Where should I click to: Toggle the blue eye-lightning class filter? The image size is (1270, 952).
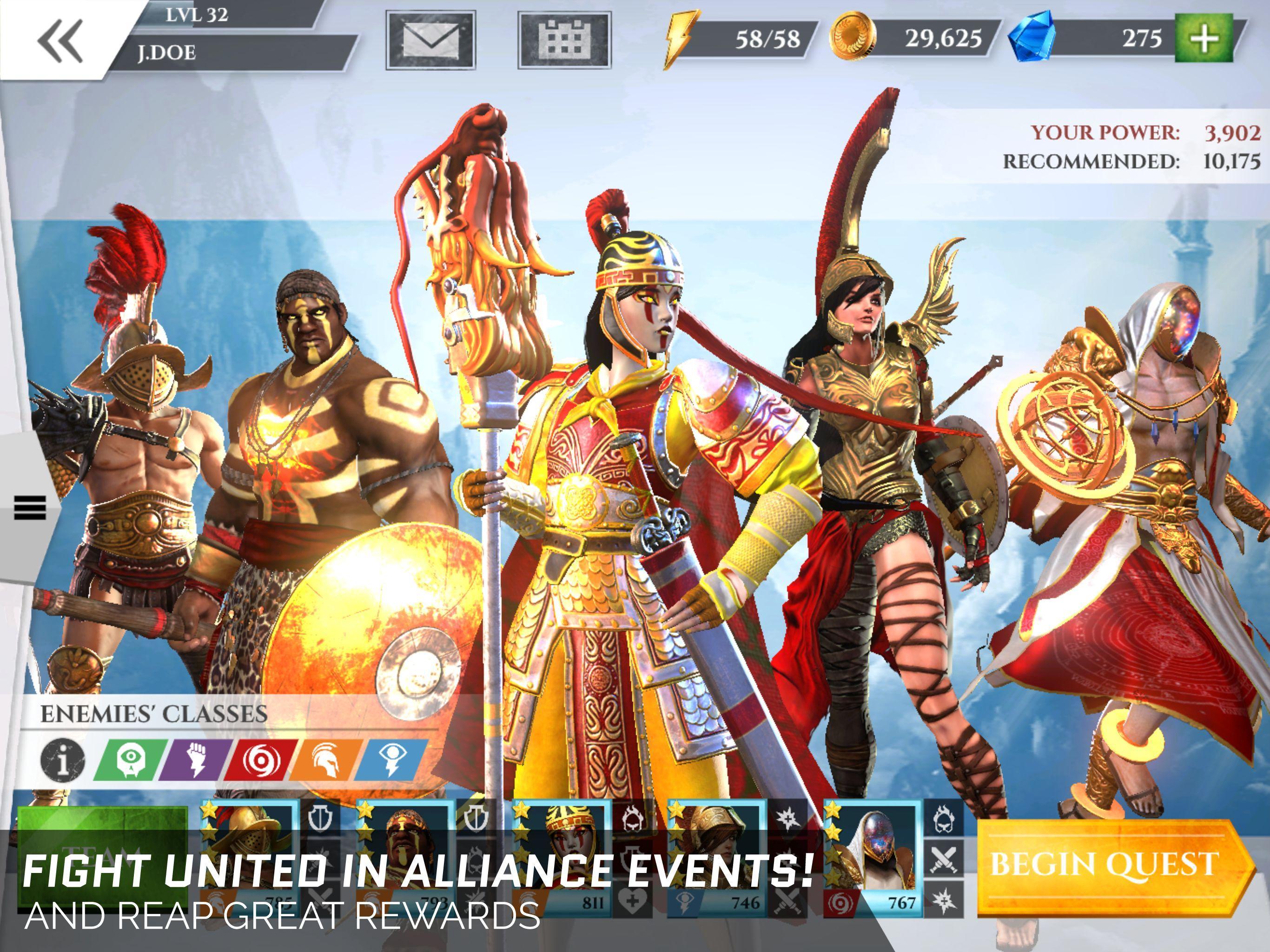pyautogui.click(x=393, y=759)
